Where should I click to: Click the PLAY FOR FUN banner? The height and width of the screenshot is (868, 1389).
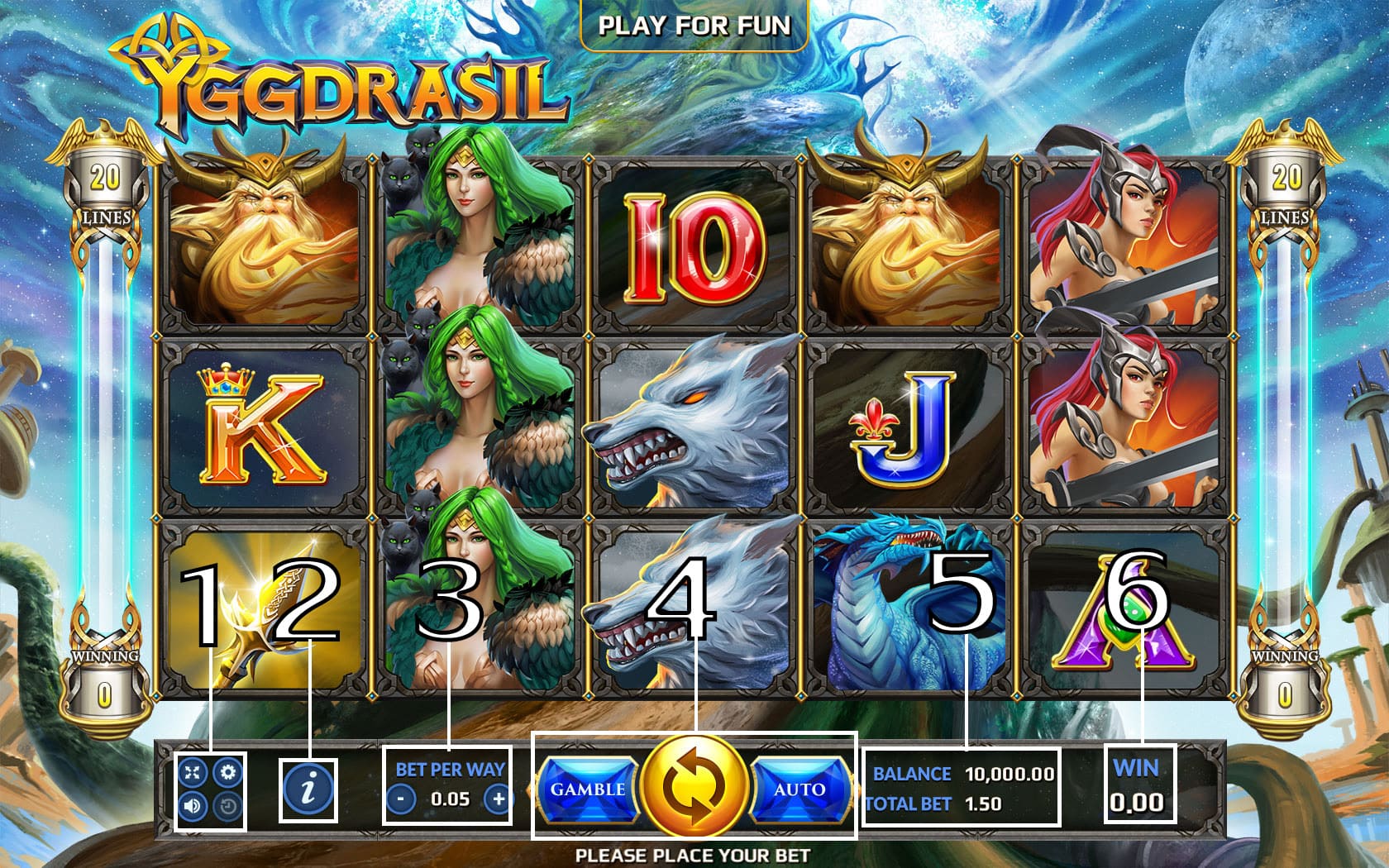[x=694, y=26]
